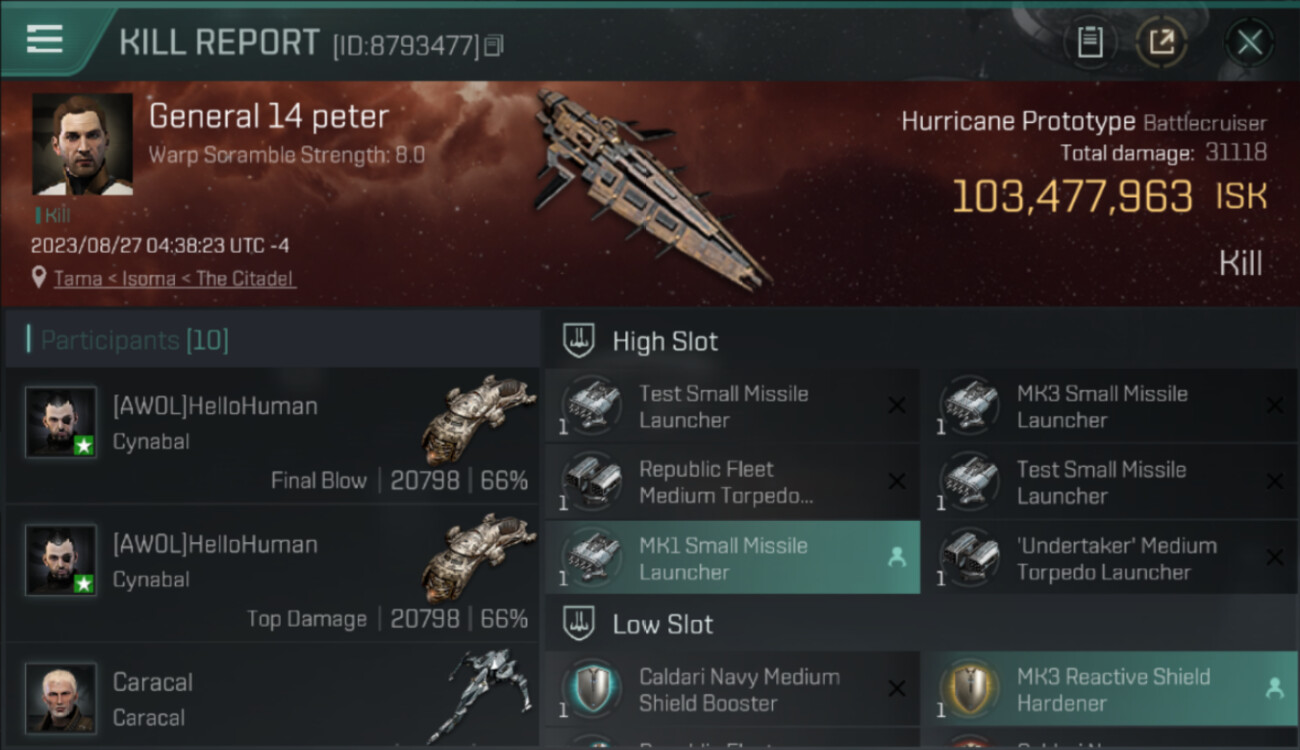
Task: View General 14 peter's portrait
Action: (82, 144)
